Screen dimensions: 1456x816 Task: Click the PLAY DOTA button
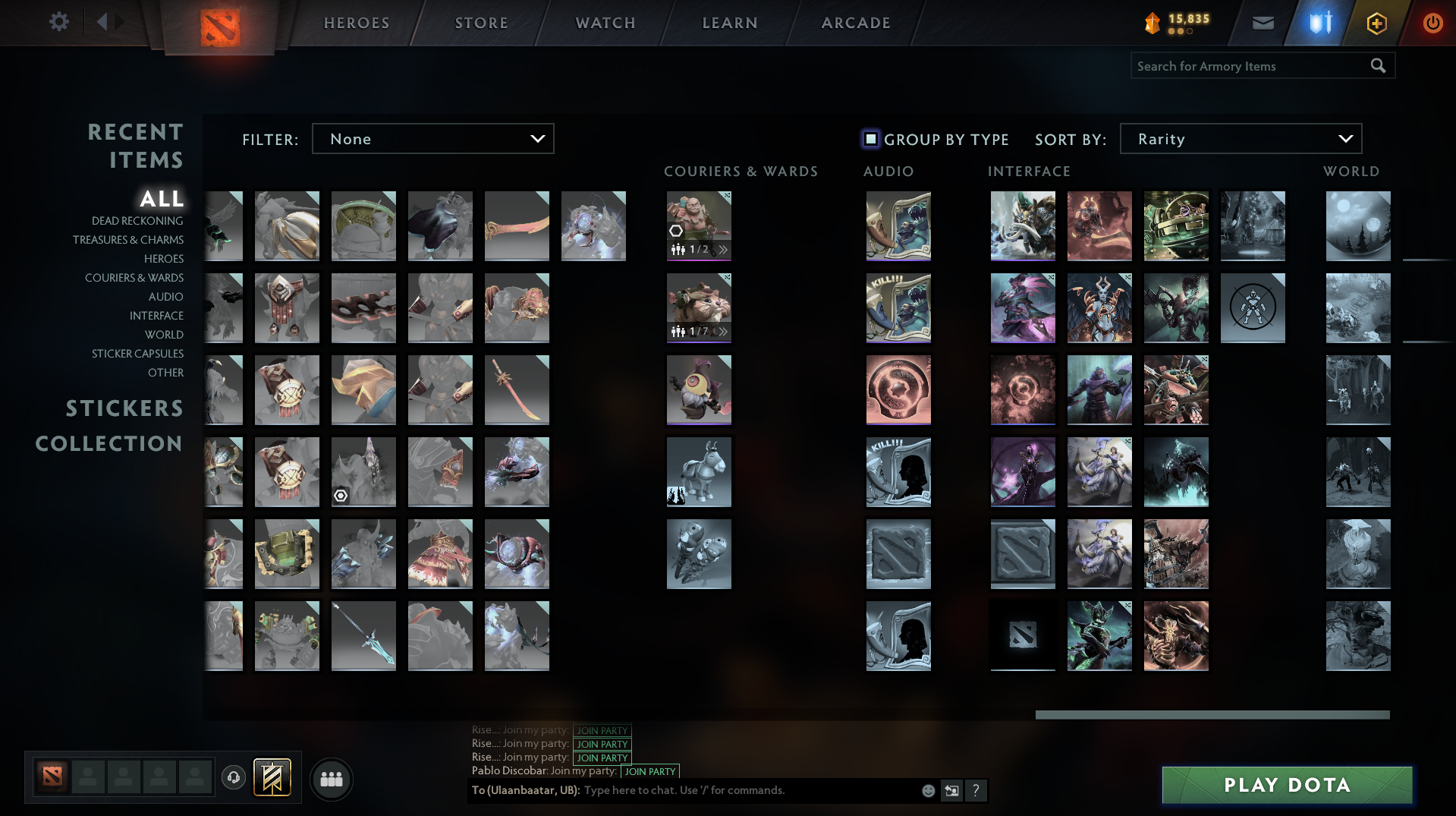1286,785
